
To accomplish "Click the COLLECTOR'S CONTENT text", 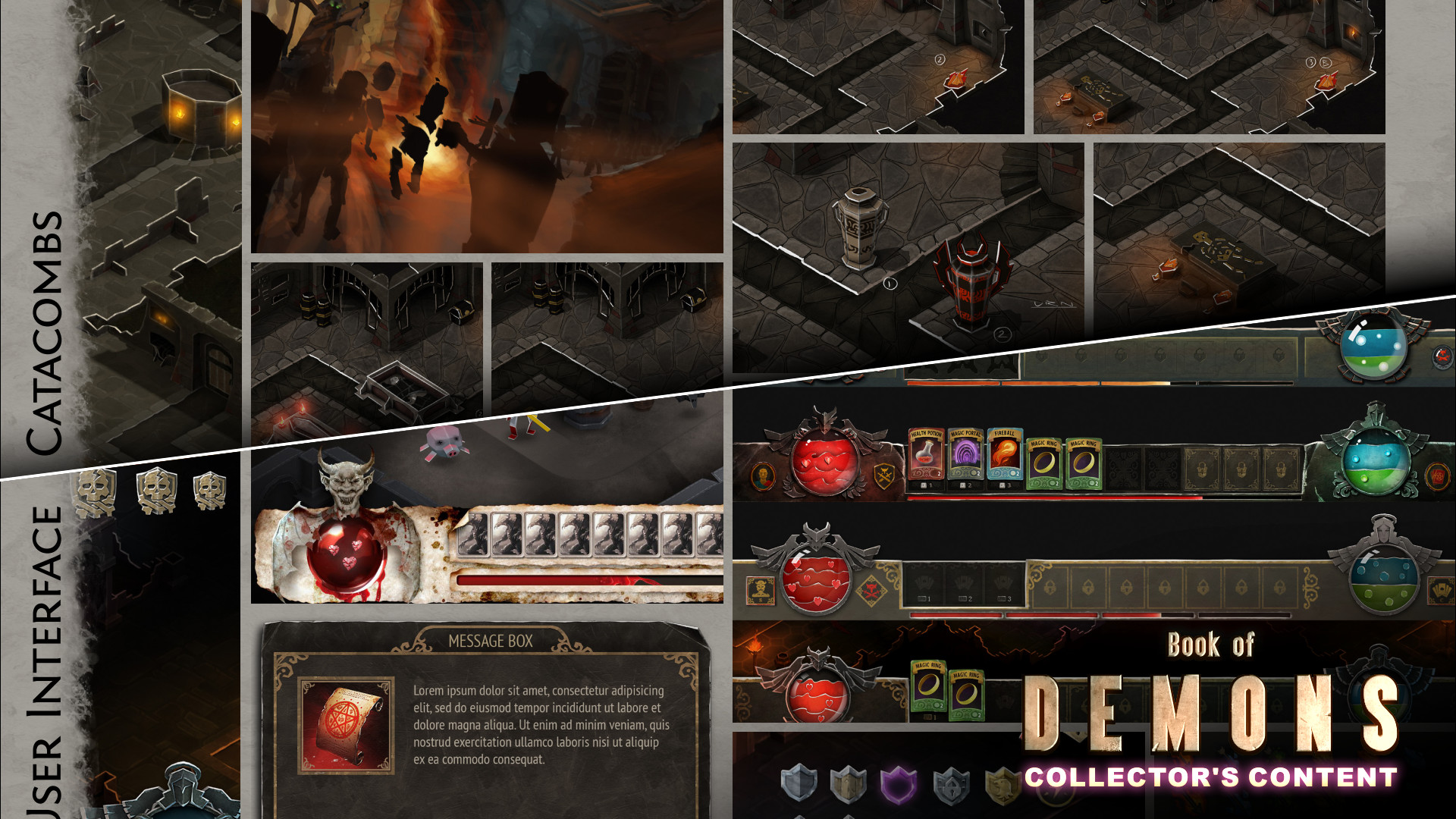I will pos(1210,777).
